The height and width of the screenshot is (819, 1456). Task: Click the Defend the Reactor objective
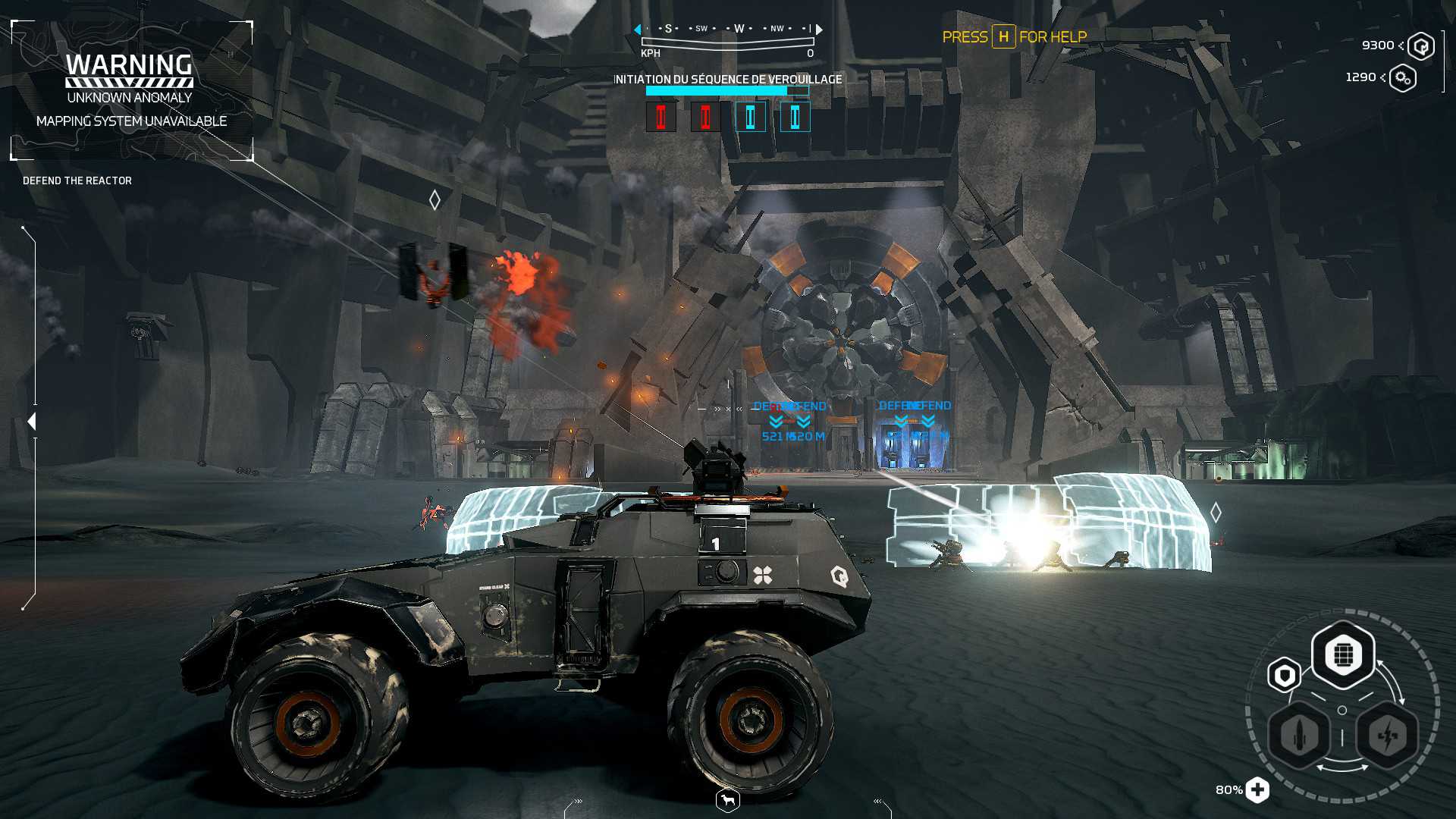point(77,180)
